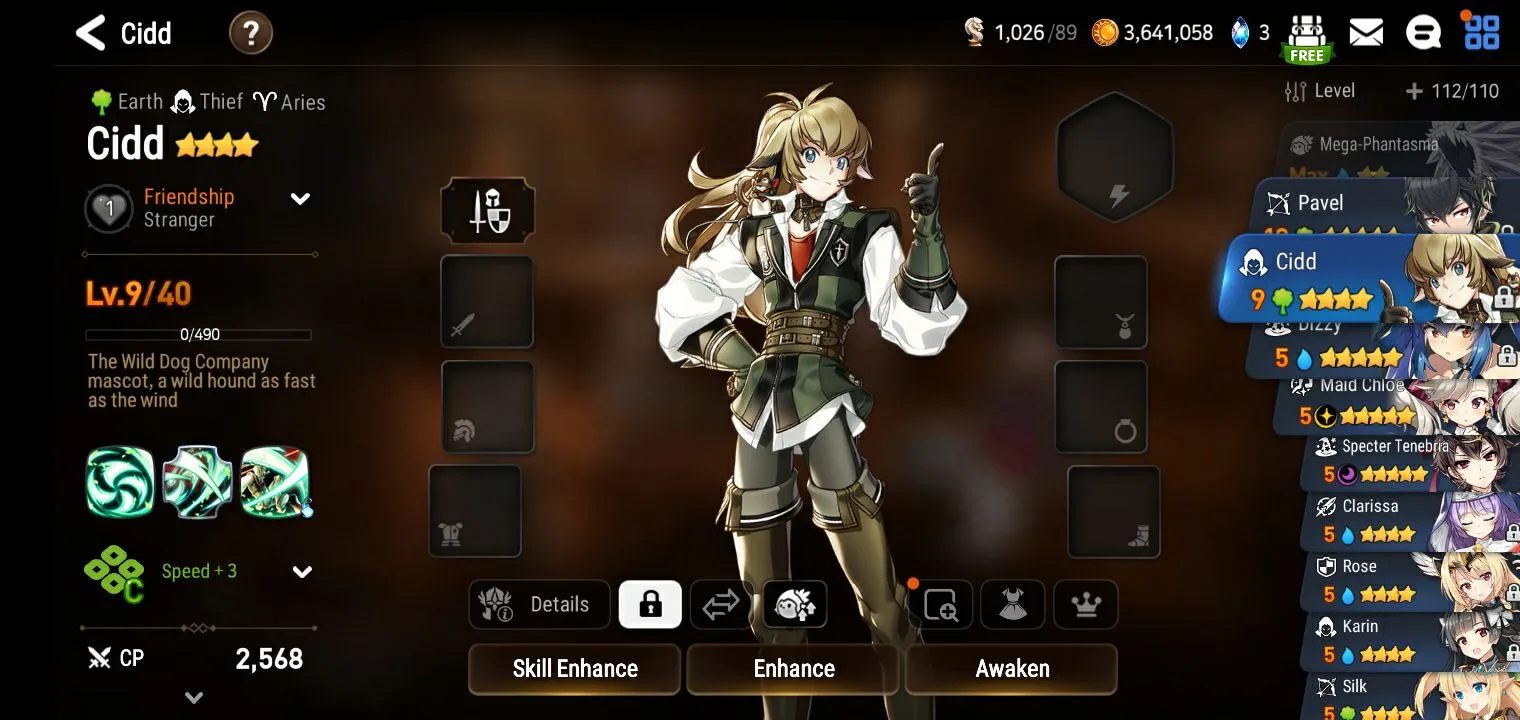1520x720 pixels.
Task: Click the crown icon button
Action: pos(1085,604)
